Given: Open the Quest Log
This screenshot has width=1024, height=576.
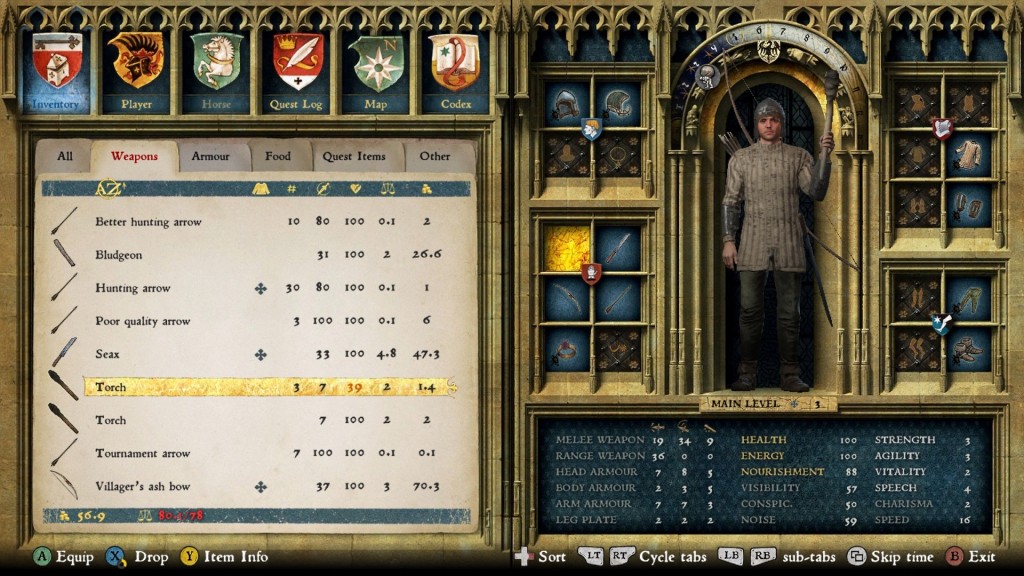Looking at the screenshot, I should 297,70.
